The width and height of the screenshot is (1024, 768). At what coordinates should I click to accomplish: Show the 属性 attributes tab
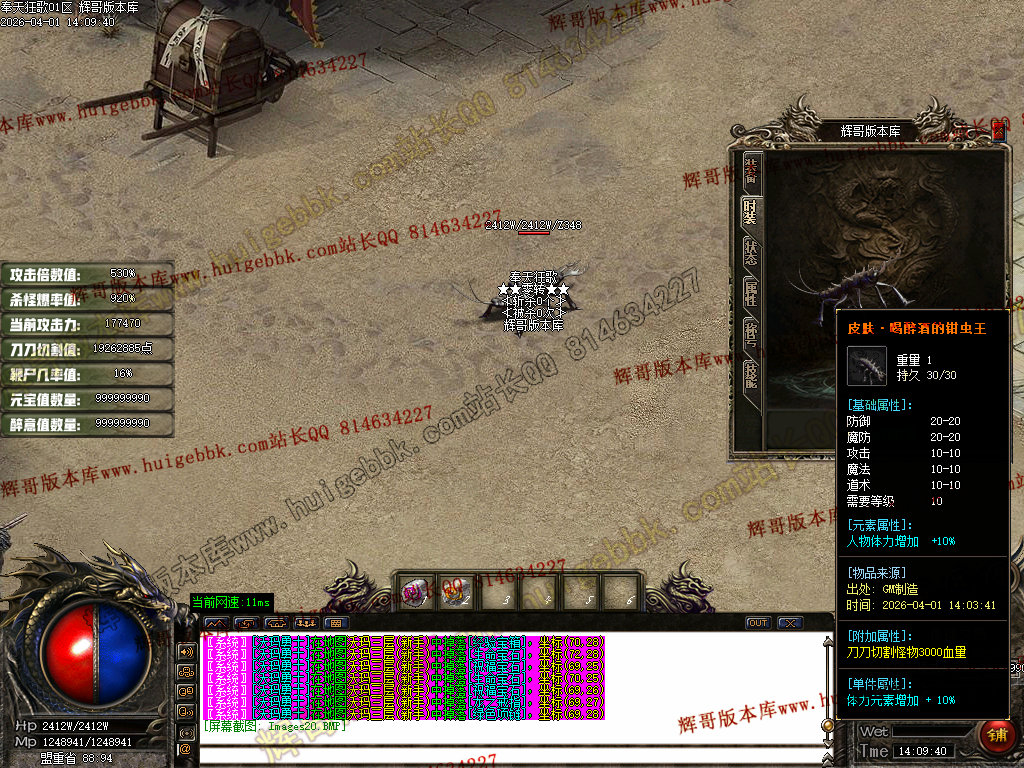(x=751, y=292)
